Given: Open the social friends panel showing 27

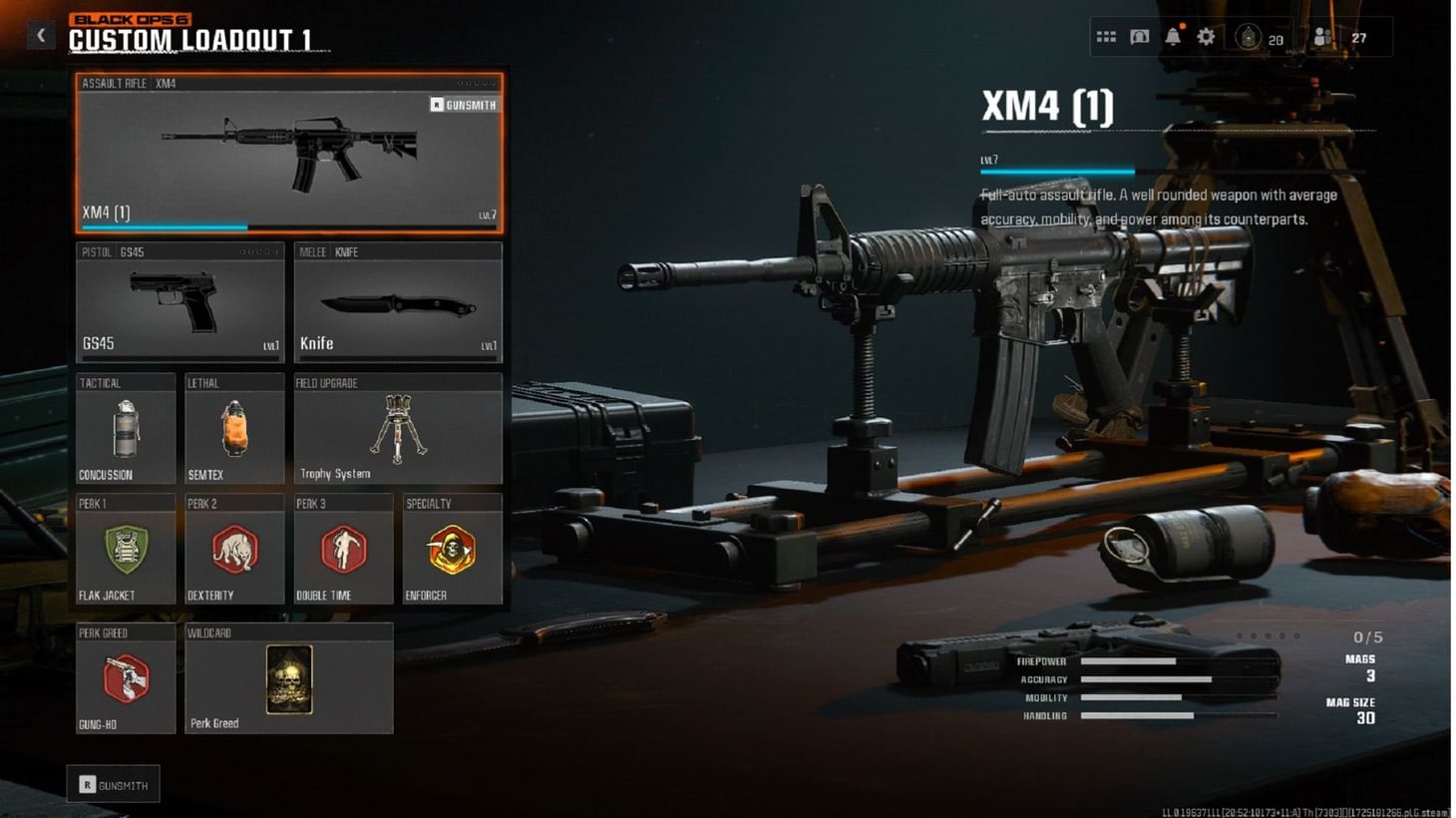Looking at the screenshot, I should click(x=1324, y=35).
